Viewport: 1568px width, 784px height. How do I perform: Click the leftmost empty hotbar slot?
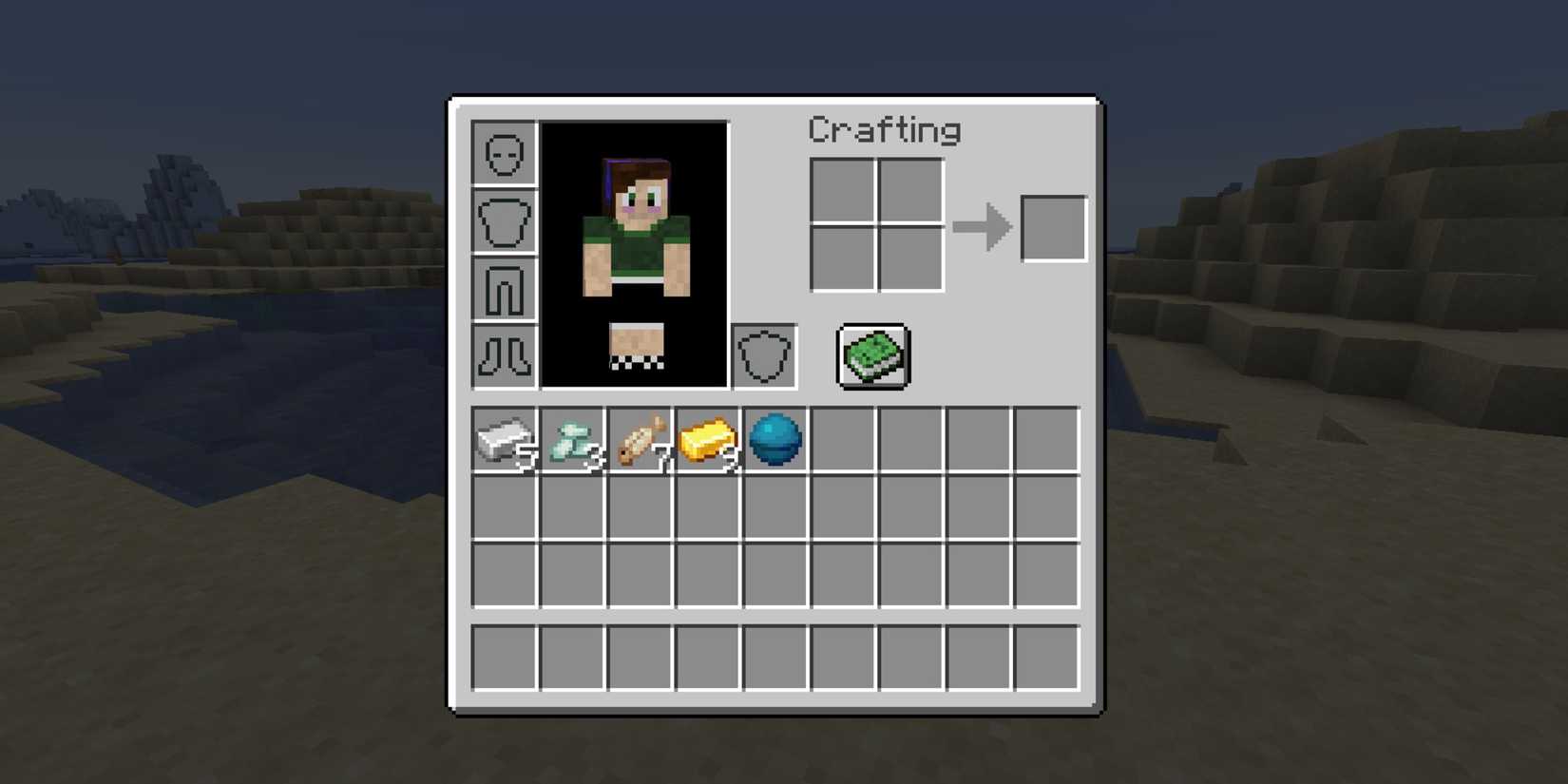coord(504,656)
